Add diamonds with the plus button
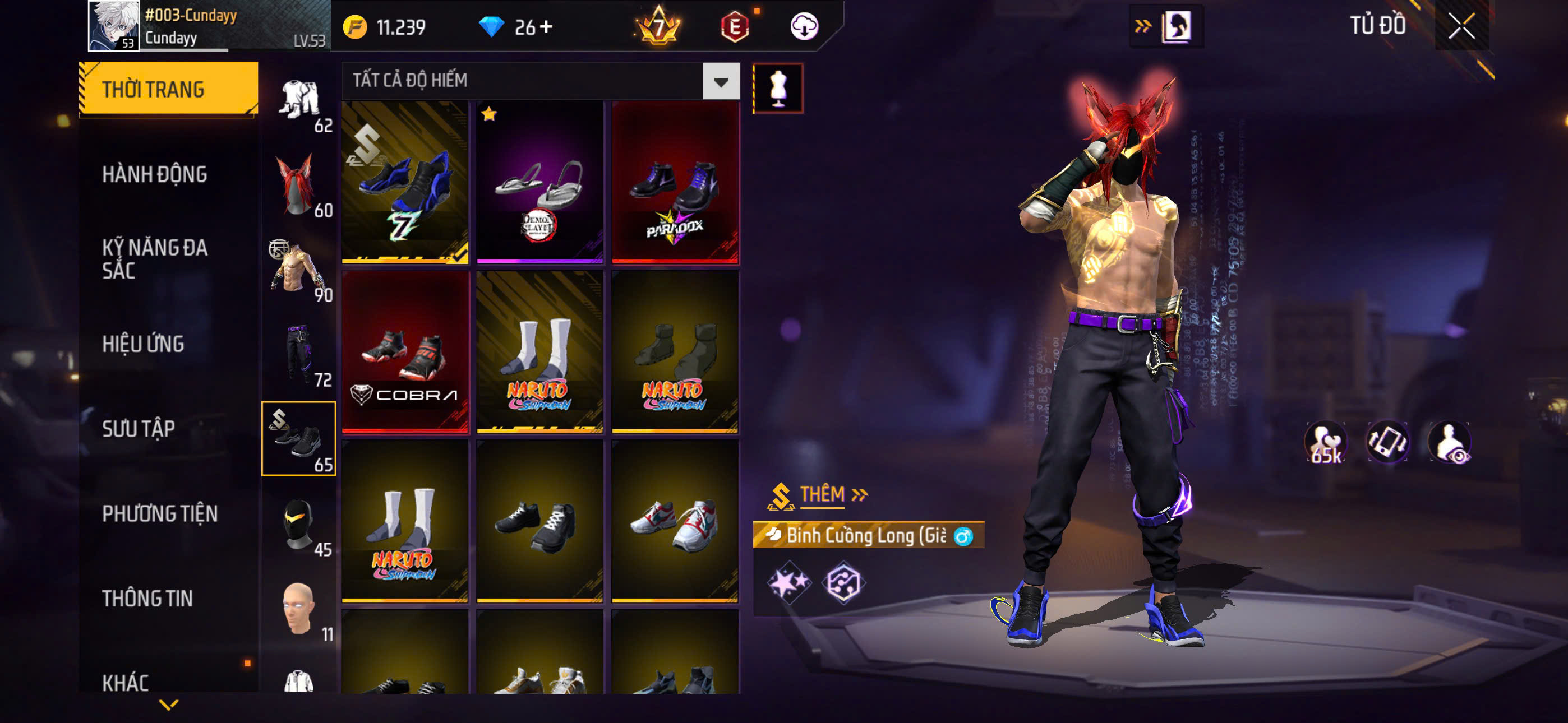Viewport: 1568px width, 723px height. pyautogui.click(x=546, y=27)
